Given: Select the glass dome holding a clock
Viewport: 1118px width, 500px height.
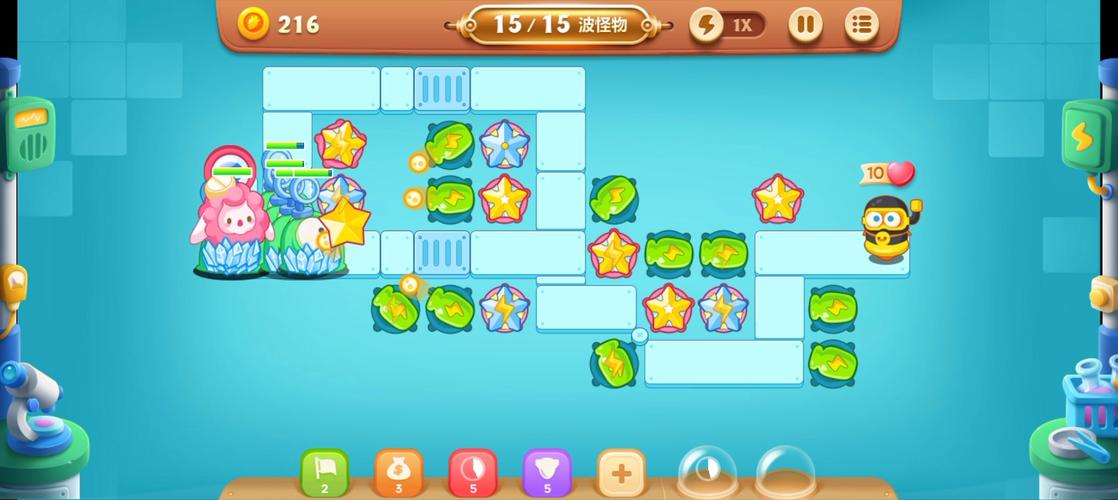Looking at the screenshot, I should [x=707, y=472].
